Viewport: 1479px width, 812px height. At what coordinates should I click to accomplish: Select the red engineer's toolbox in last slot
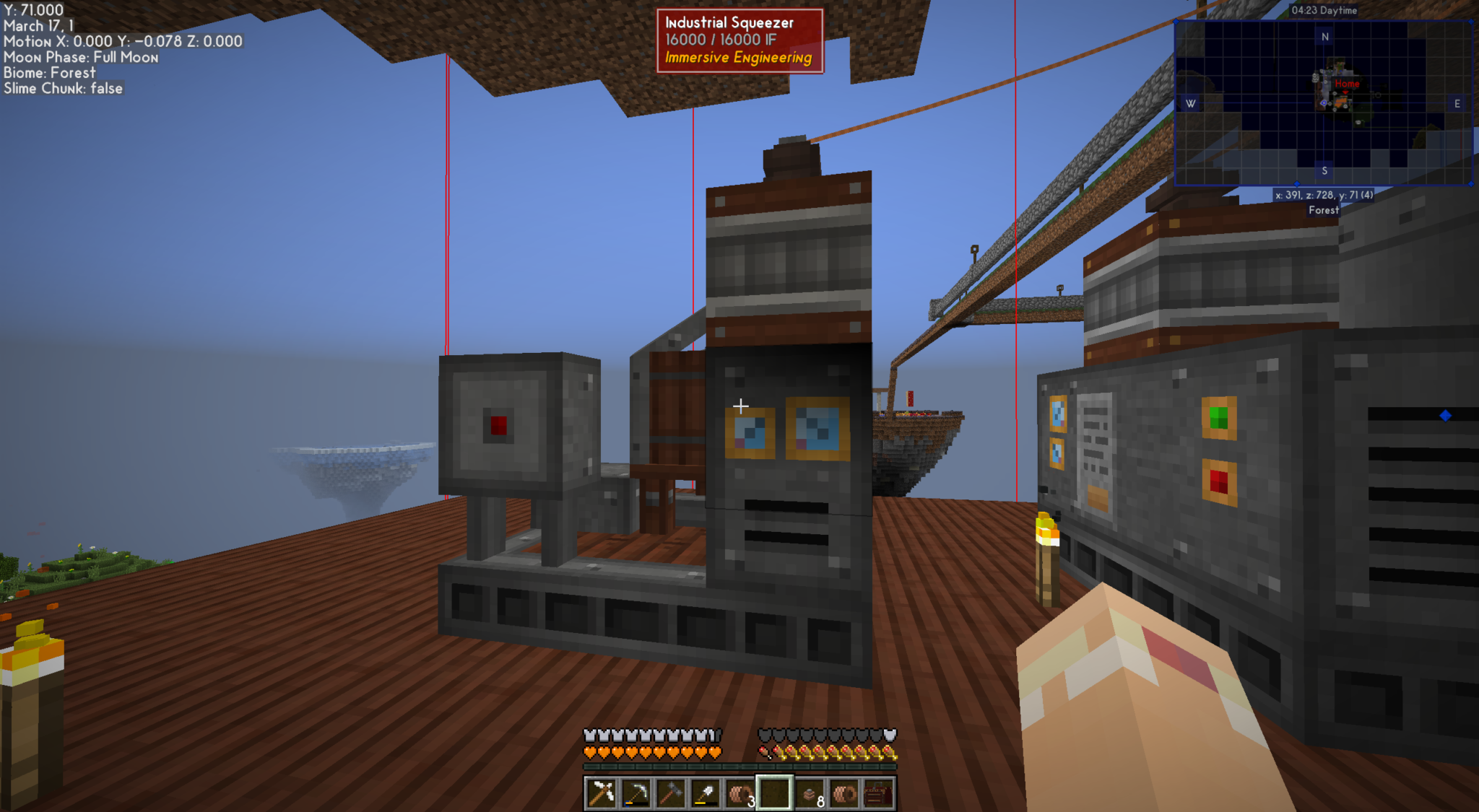[881, 792]
